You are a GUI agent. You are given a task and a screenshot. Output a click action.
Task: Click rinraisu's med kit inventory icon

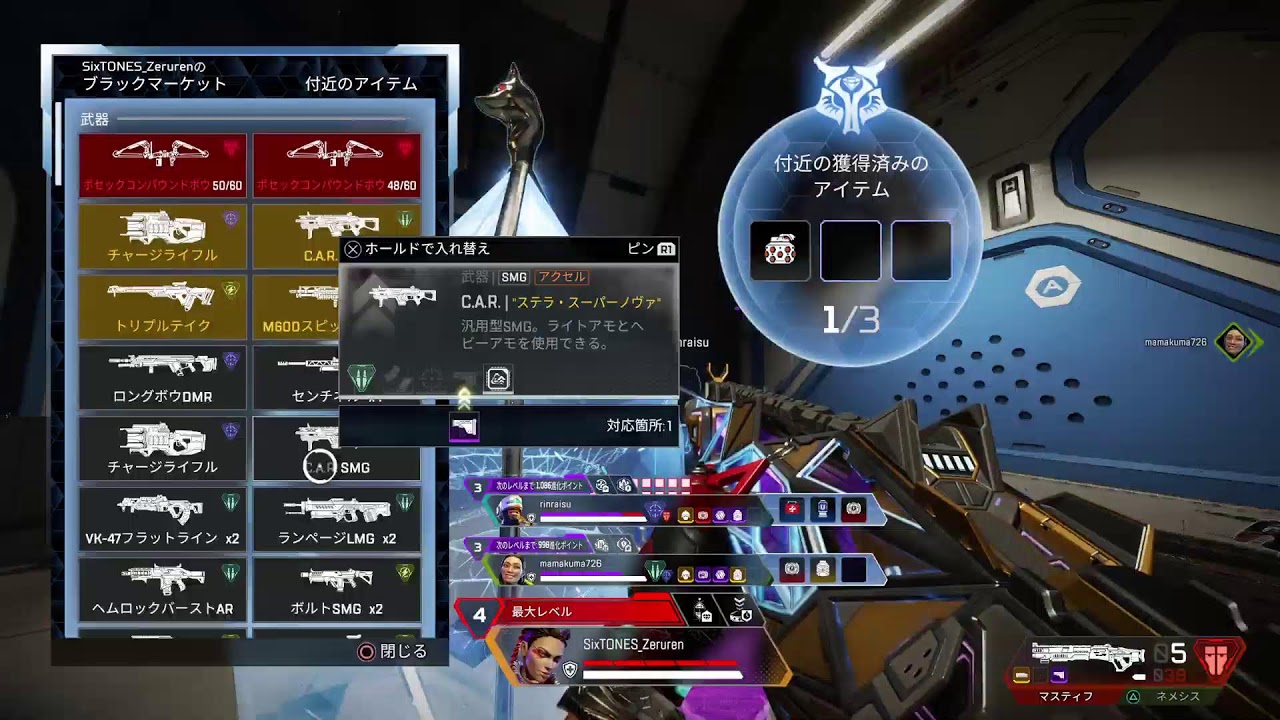pos(791,511)
